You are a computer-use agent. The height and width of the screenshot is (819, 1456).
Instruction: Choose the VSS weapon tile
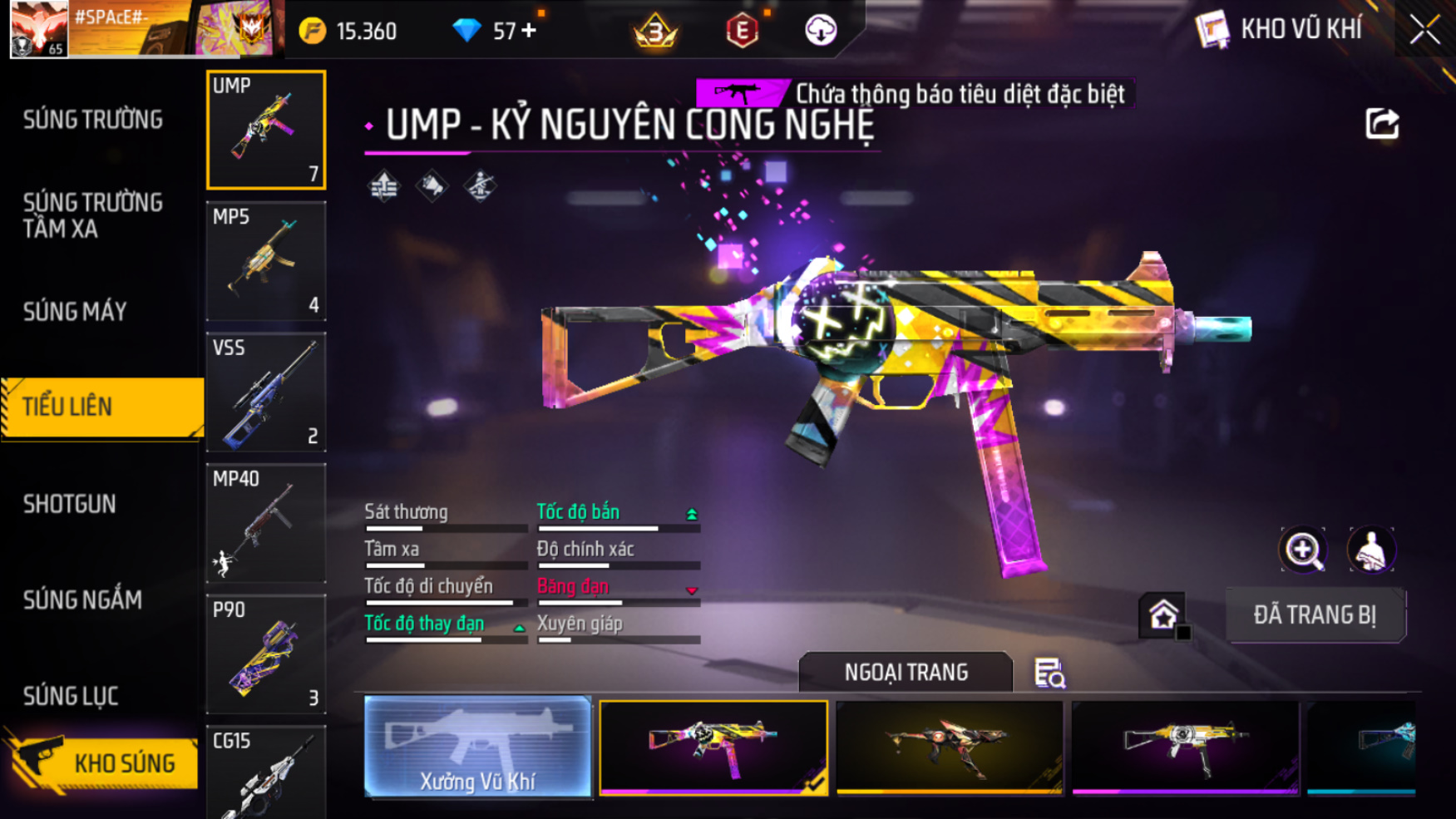(x=266, y=392)
